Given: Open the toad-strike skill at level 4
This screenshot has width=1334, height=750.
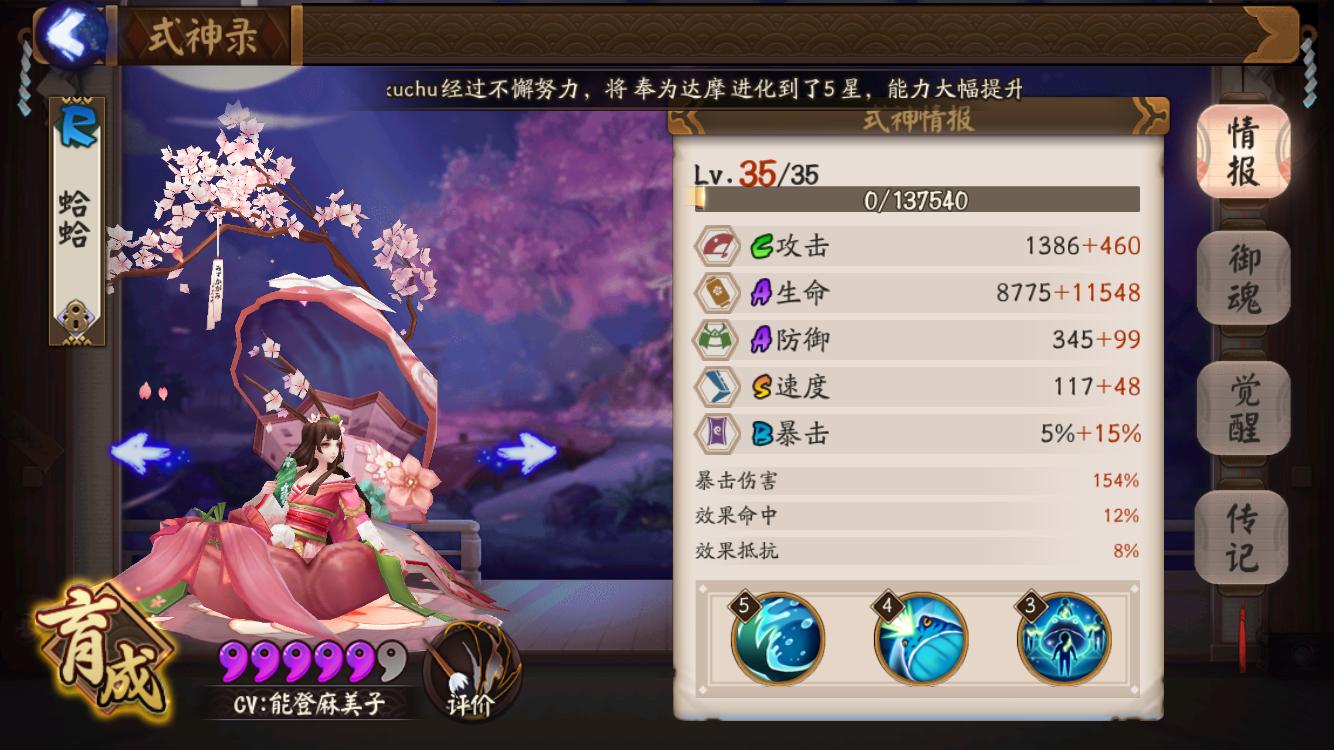Looking at the screenshot, I should [921, 639].
